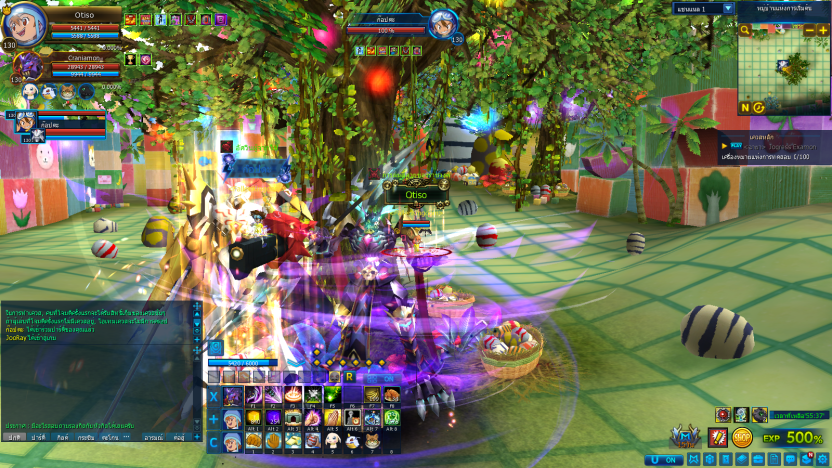
Task: Open settings with the gear icon
Action: coord(823,459)
